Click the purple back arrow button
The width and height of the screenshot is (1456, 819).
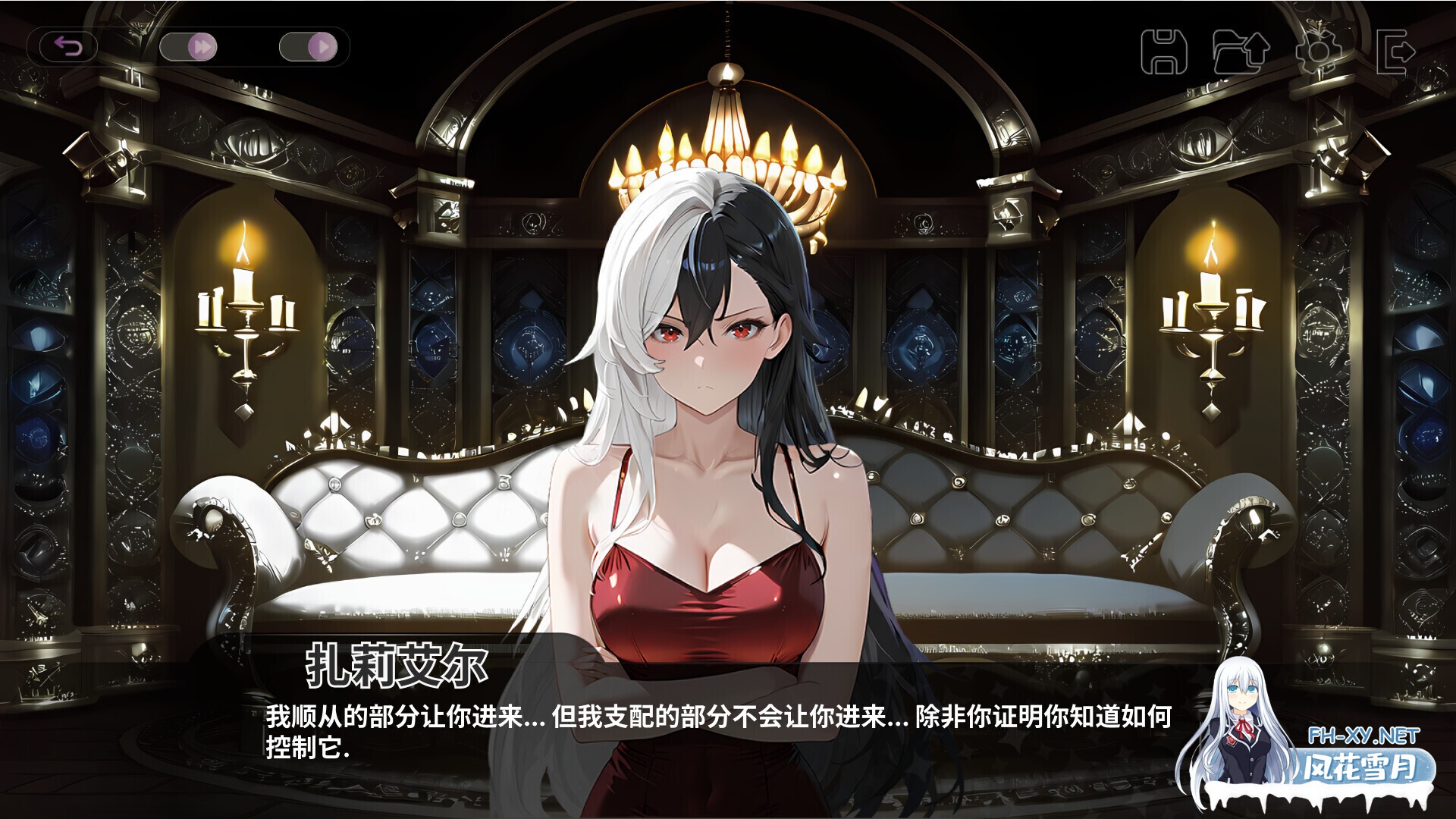tap(69, 48)
